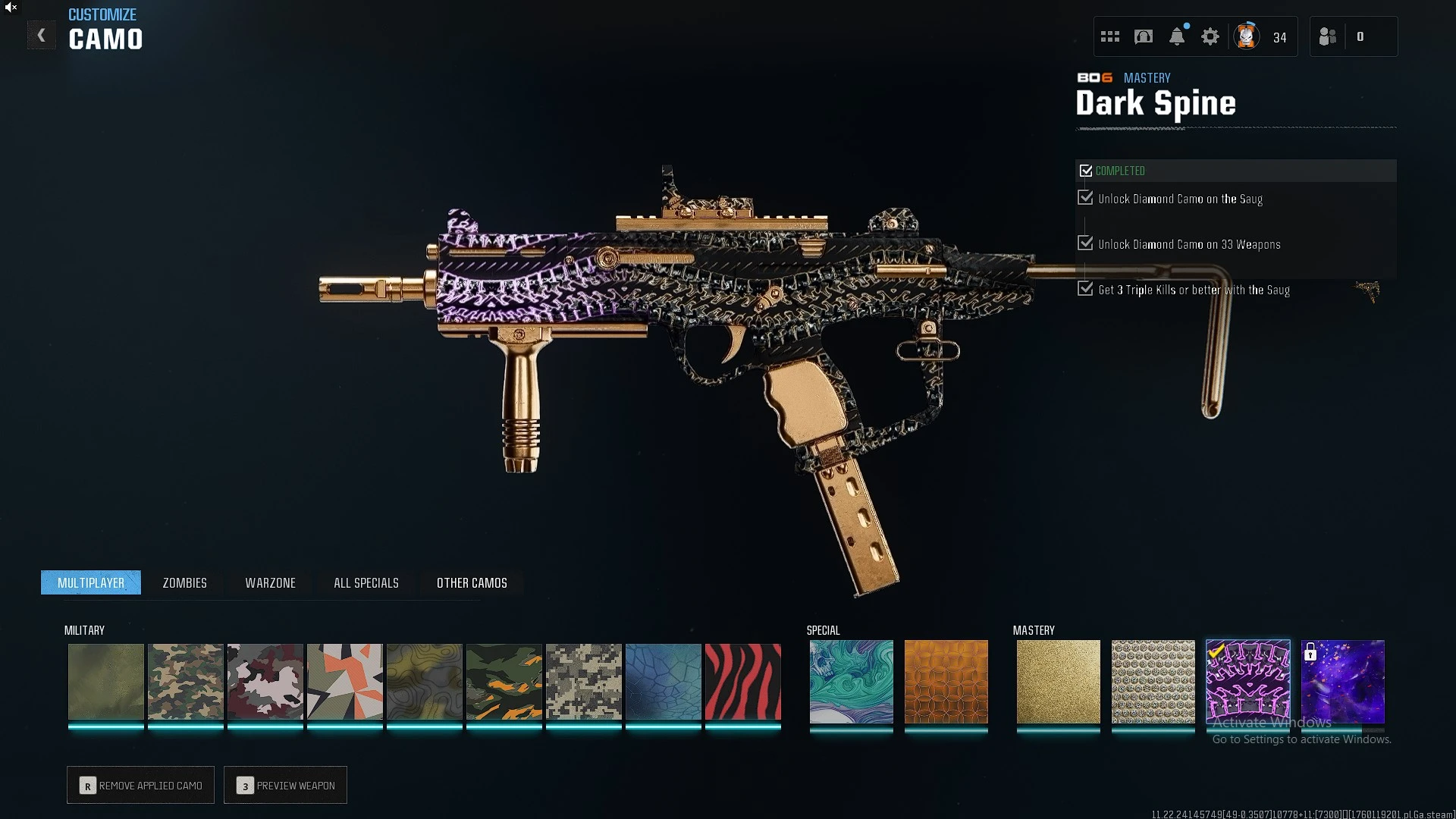The height and width of the screenshot is (819, 1456).
Task: Apply the grey digital pixel camo
Action: (x=583, y=681)
